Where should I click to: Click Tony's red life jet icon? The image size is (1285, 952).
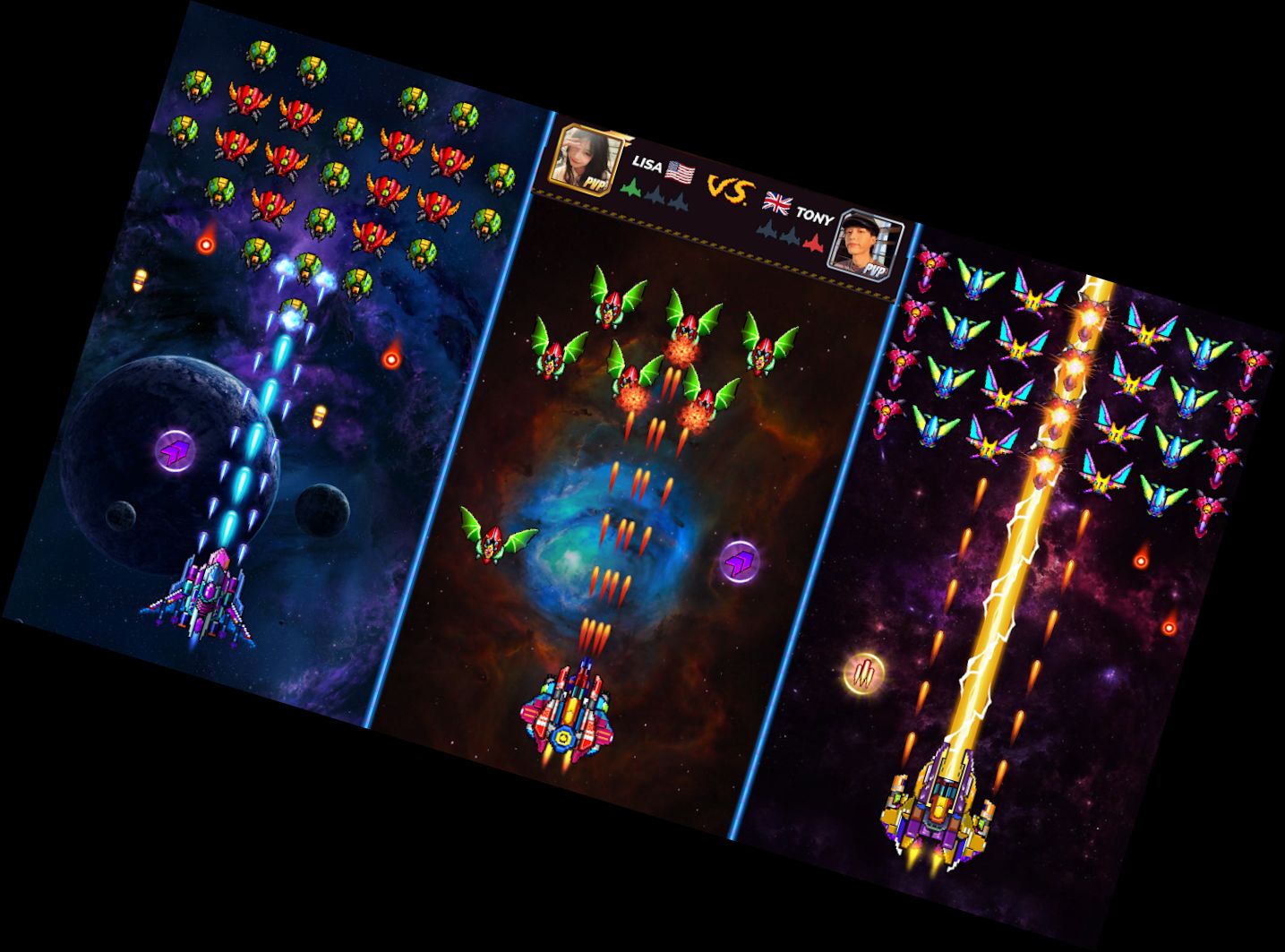coord(815,243)
